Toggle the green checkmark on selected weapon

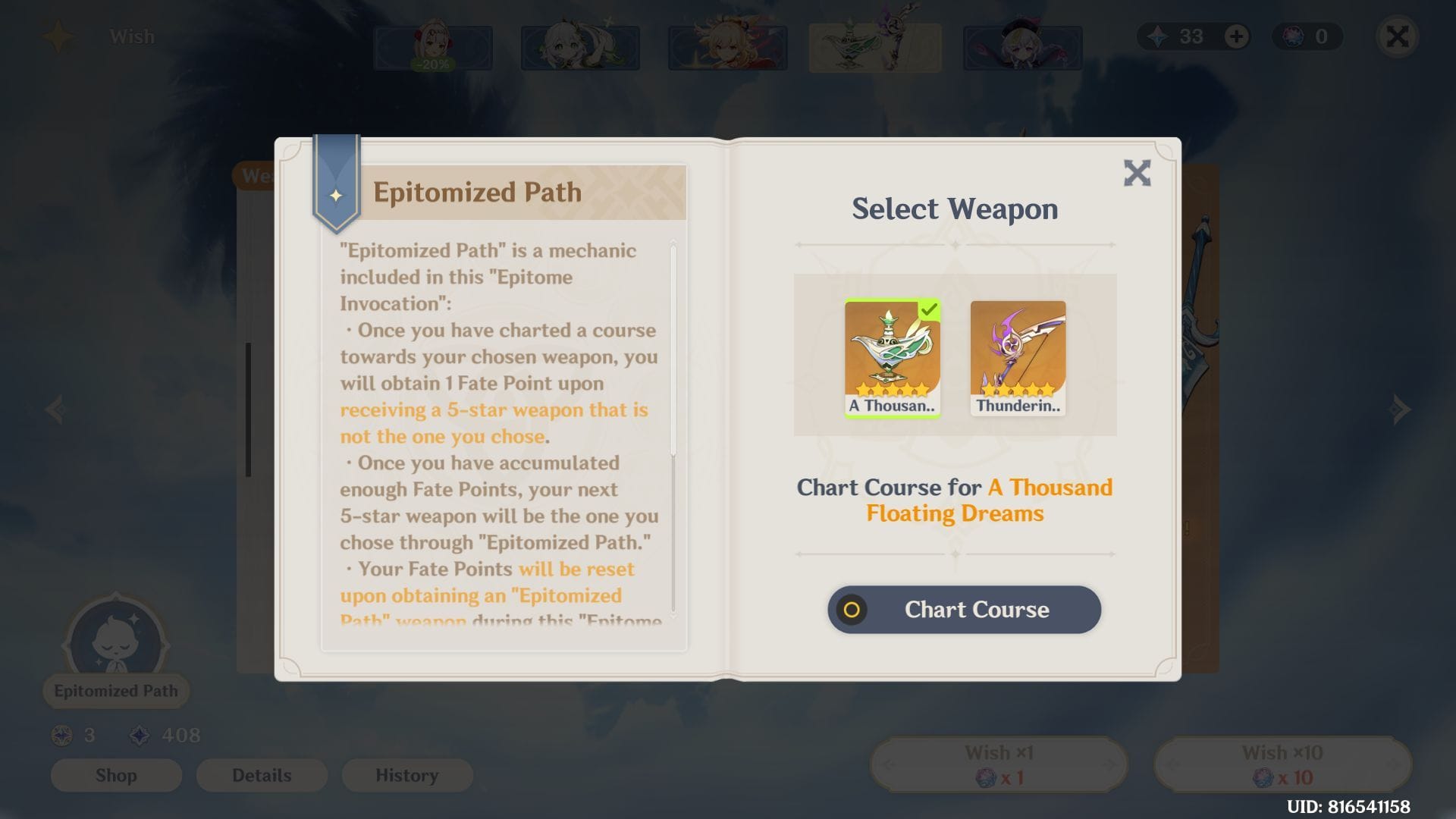pyautogui.click(x=931, y=309)
